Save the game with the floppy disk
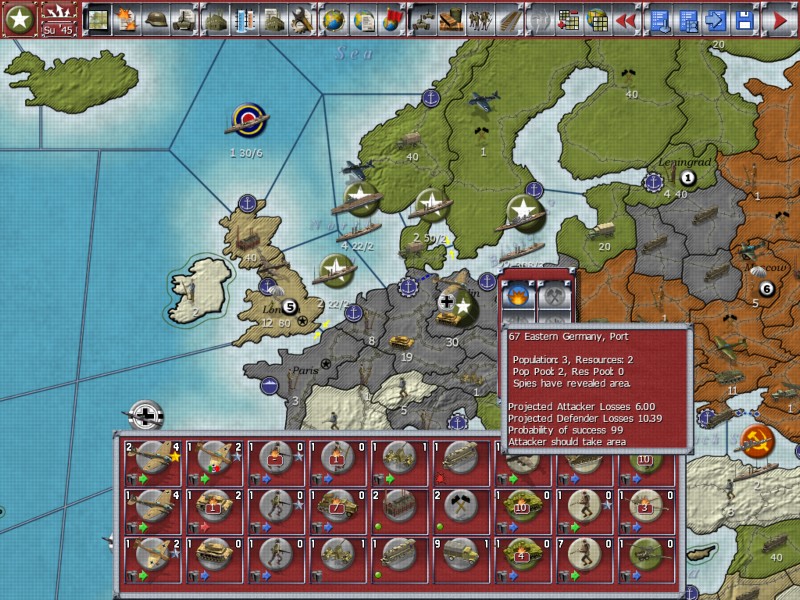800x600 pixels. [745, 19]
